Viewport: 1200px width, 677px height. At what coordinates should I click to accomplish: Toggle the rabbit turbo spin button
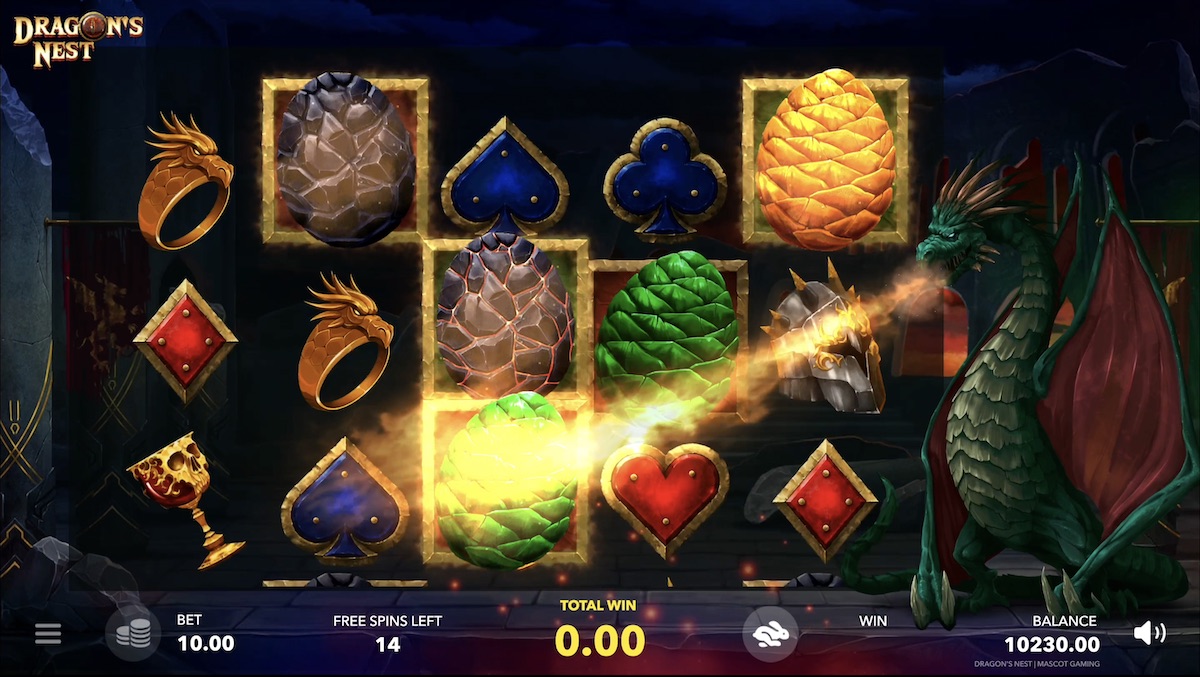click(x=769, y=633)
